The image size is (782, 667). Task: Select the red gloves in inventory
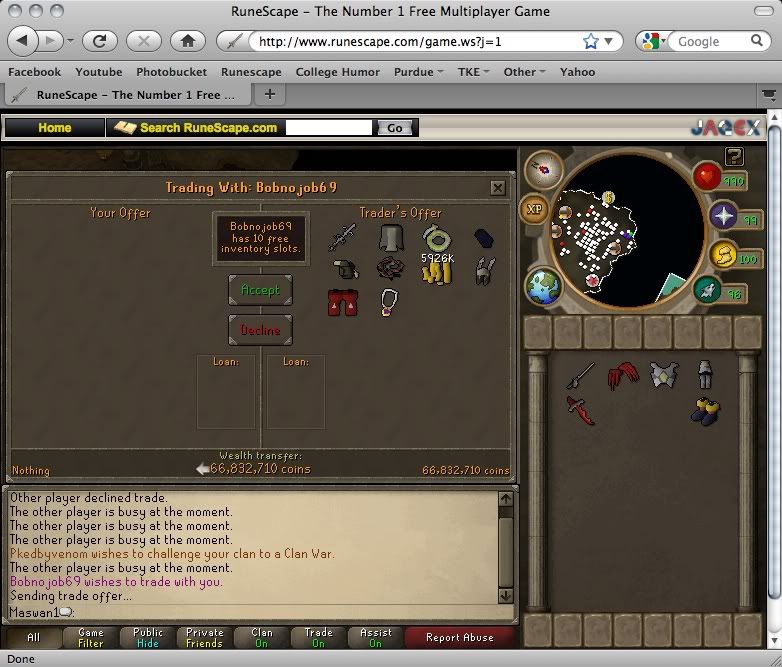coord(625,376)
